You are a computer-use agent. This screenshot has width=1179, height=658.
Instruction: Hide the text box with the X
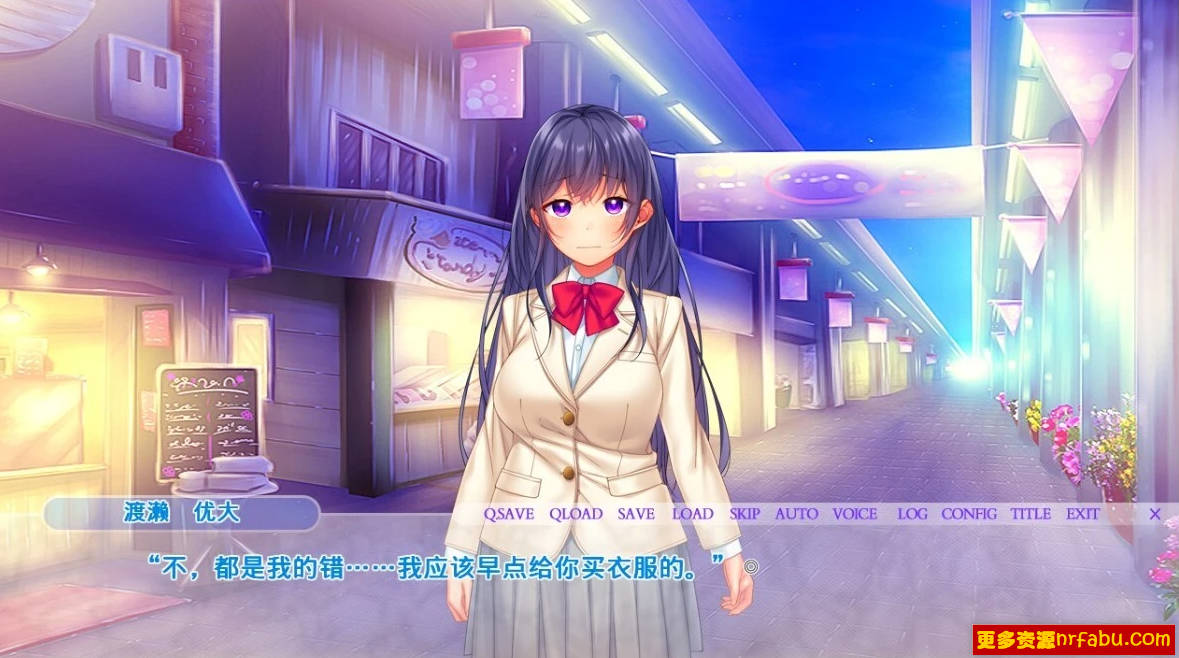click(x=1155, y=514)
